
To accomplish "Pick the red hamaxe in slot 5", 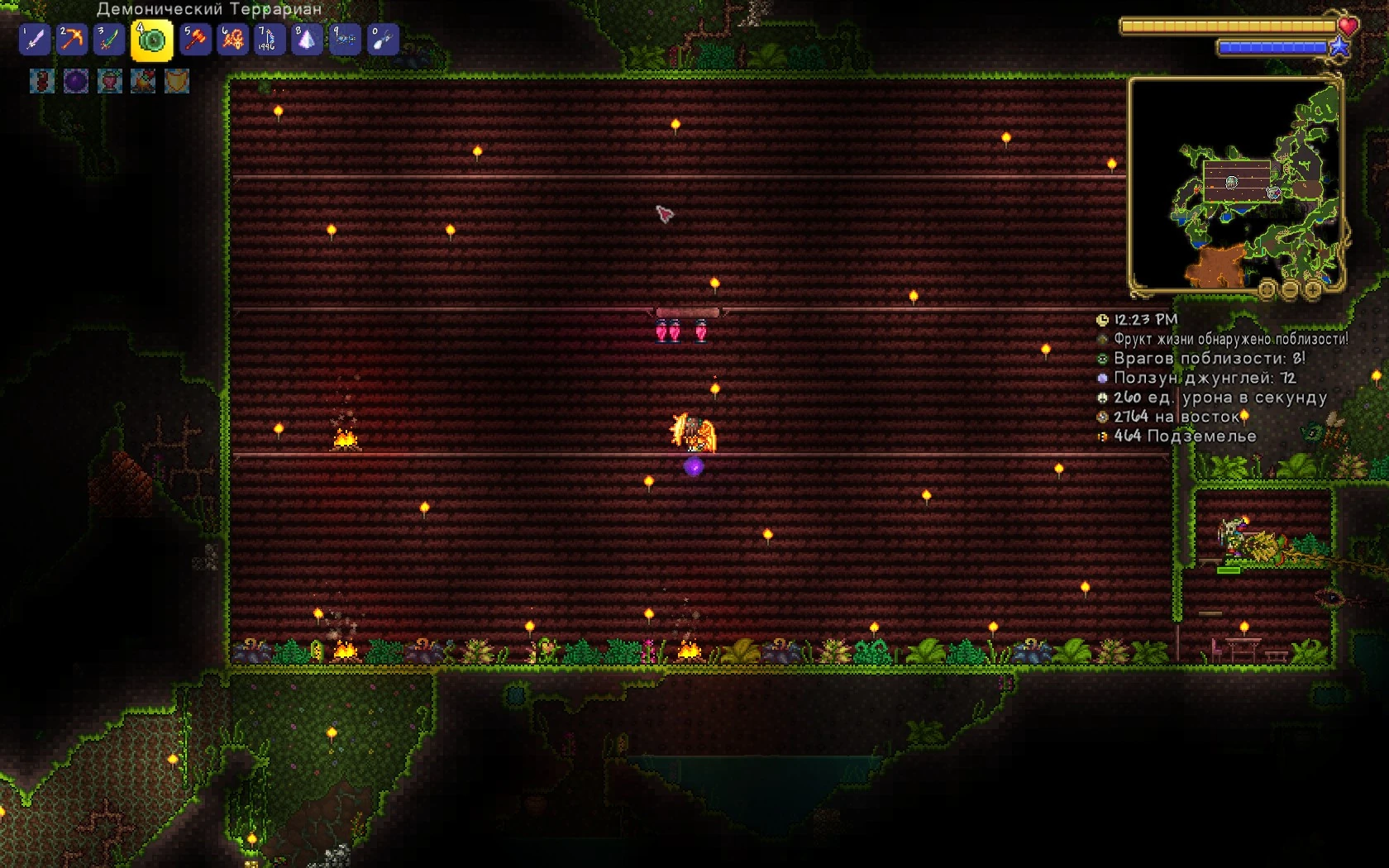I will (196, 40).
